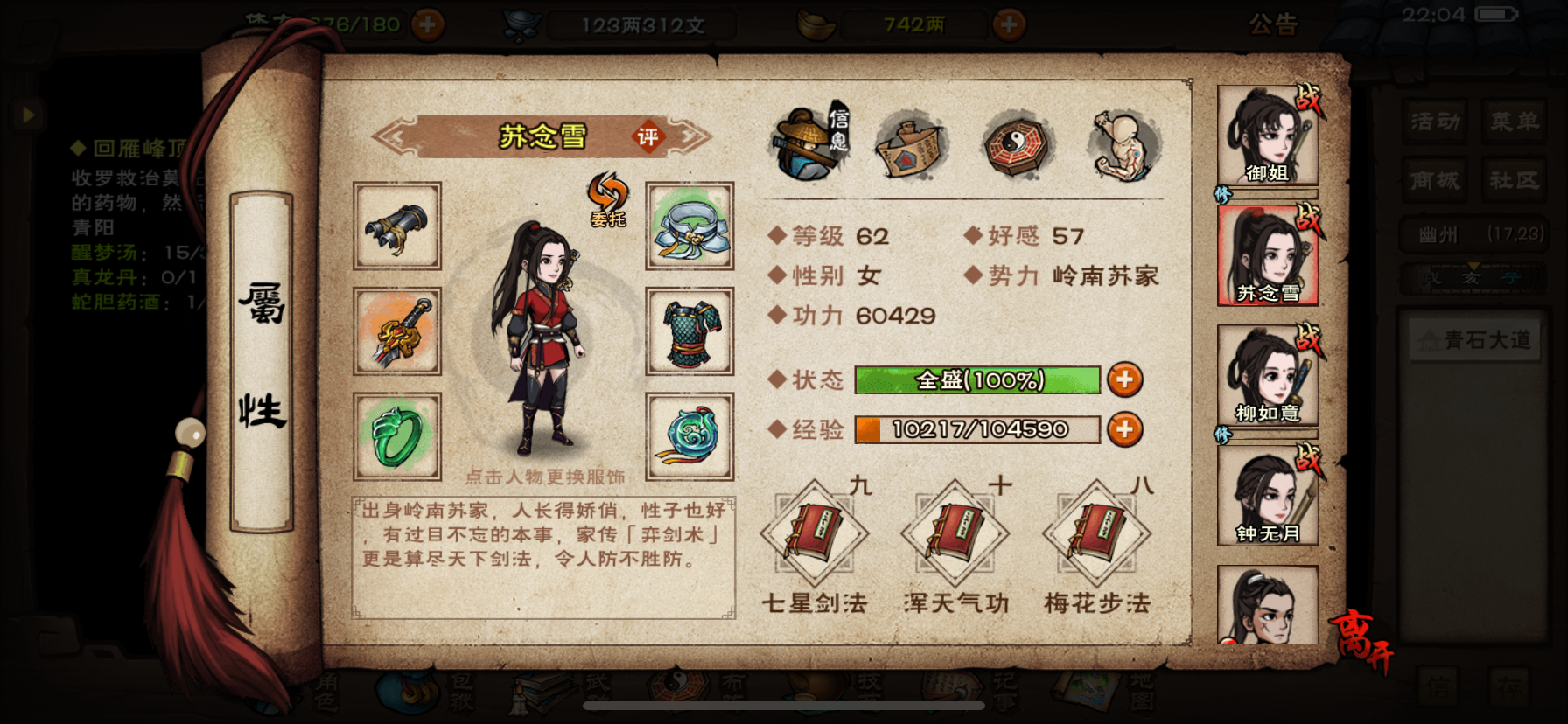Select companion 柳如意's portrait
Viewport: 1568px width, 724px height.
1269,372
